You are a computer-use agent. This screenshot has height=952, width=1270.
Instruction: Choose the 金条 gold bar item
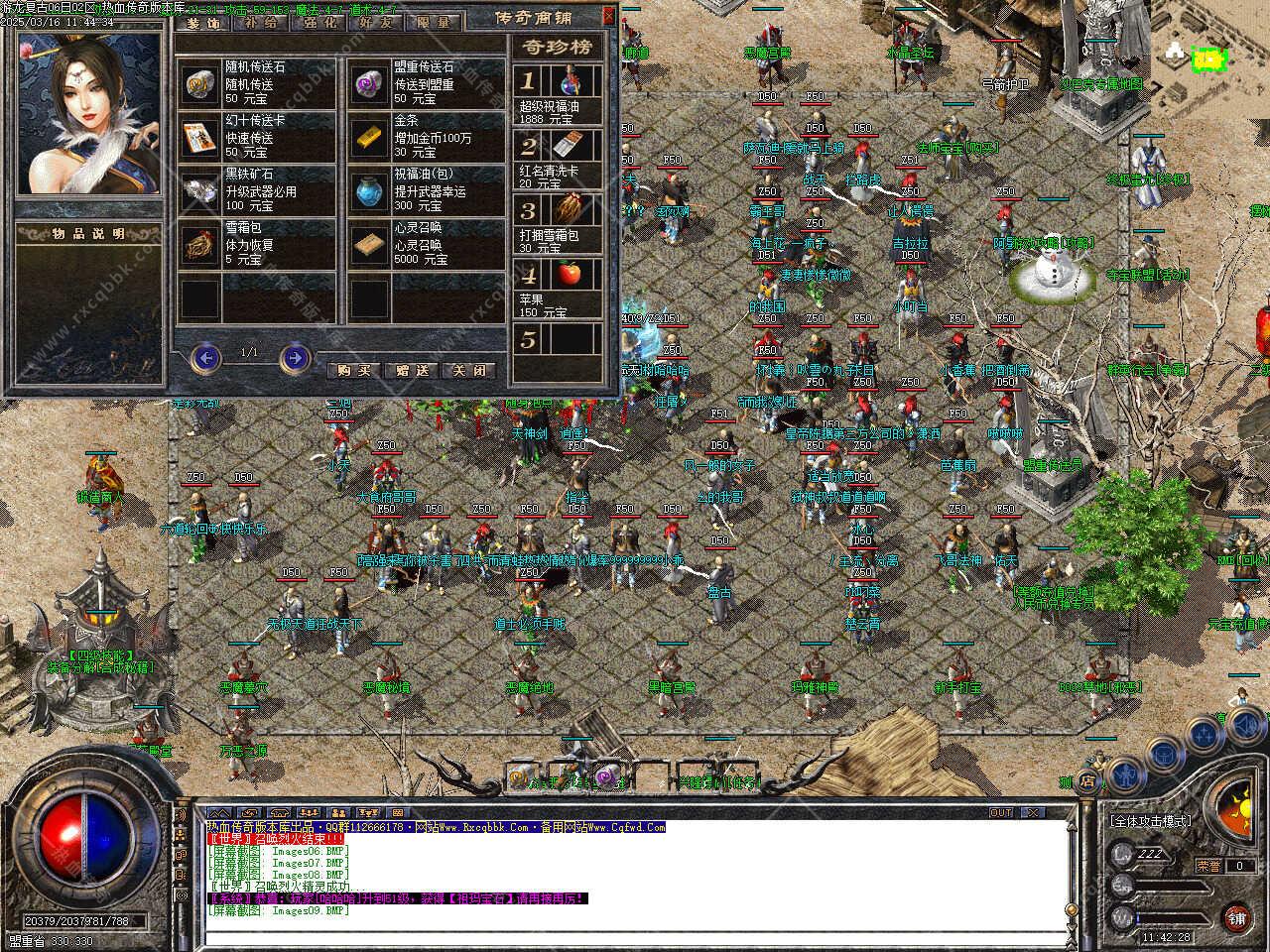pos(370,137)
